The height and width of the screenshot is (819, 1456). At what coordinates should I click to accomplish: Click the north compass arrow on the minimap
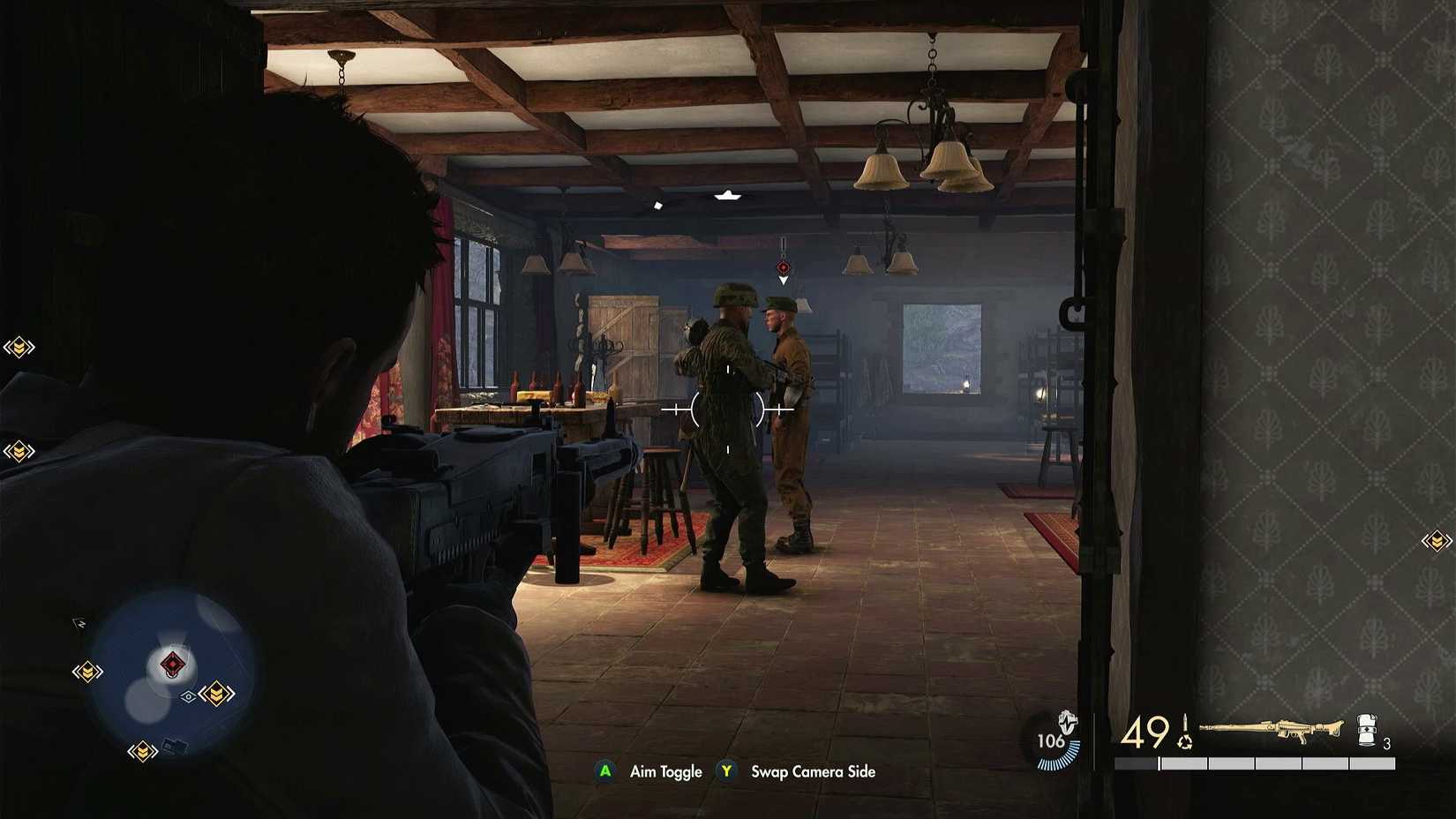coord(79,622)
